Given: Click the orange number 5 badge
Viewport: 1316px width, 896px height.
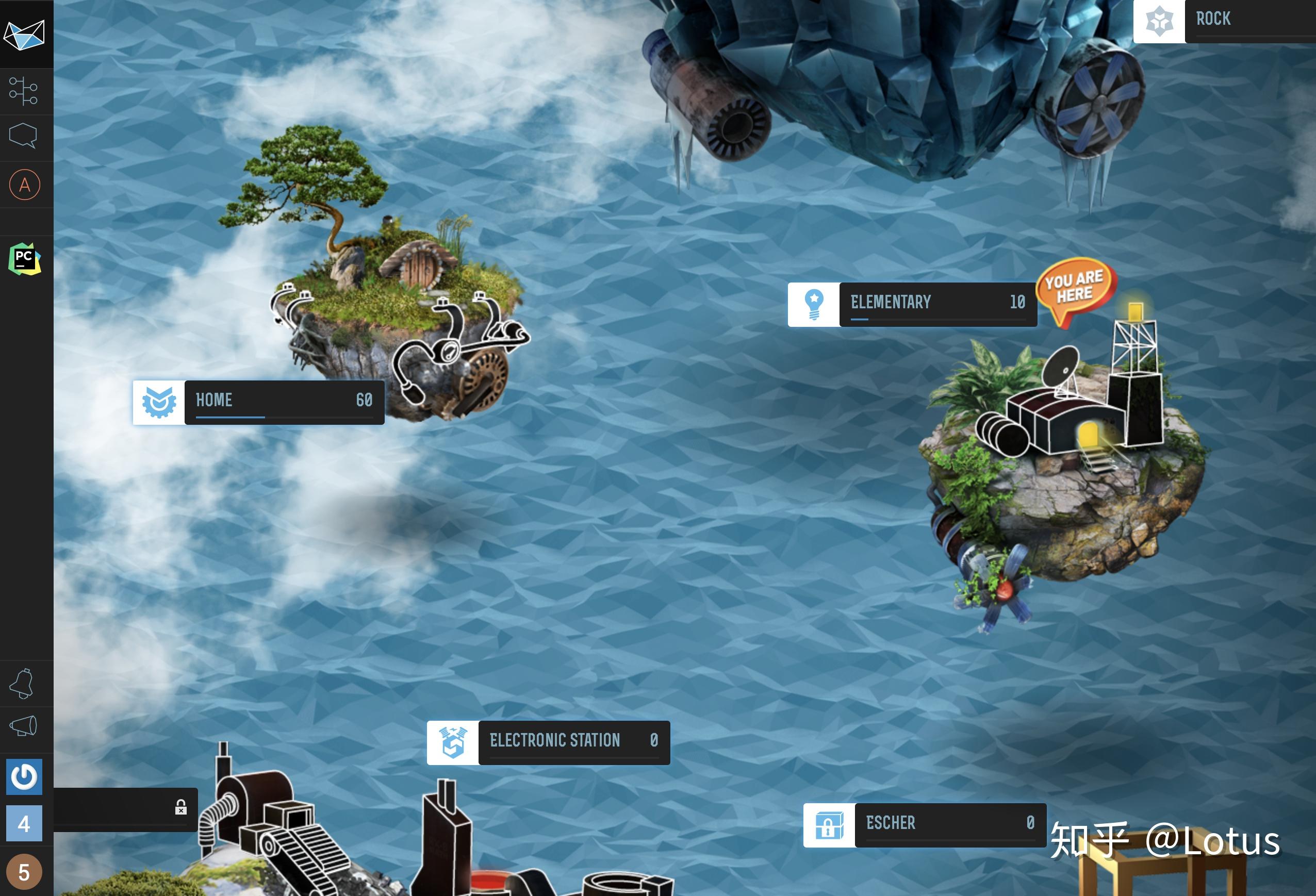Looking at the screenshot, I should click(x=24, y=872).
